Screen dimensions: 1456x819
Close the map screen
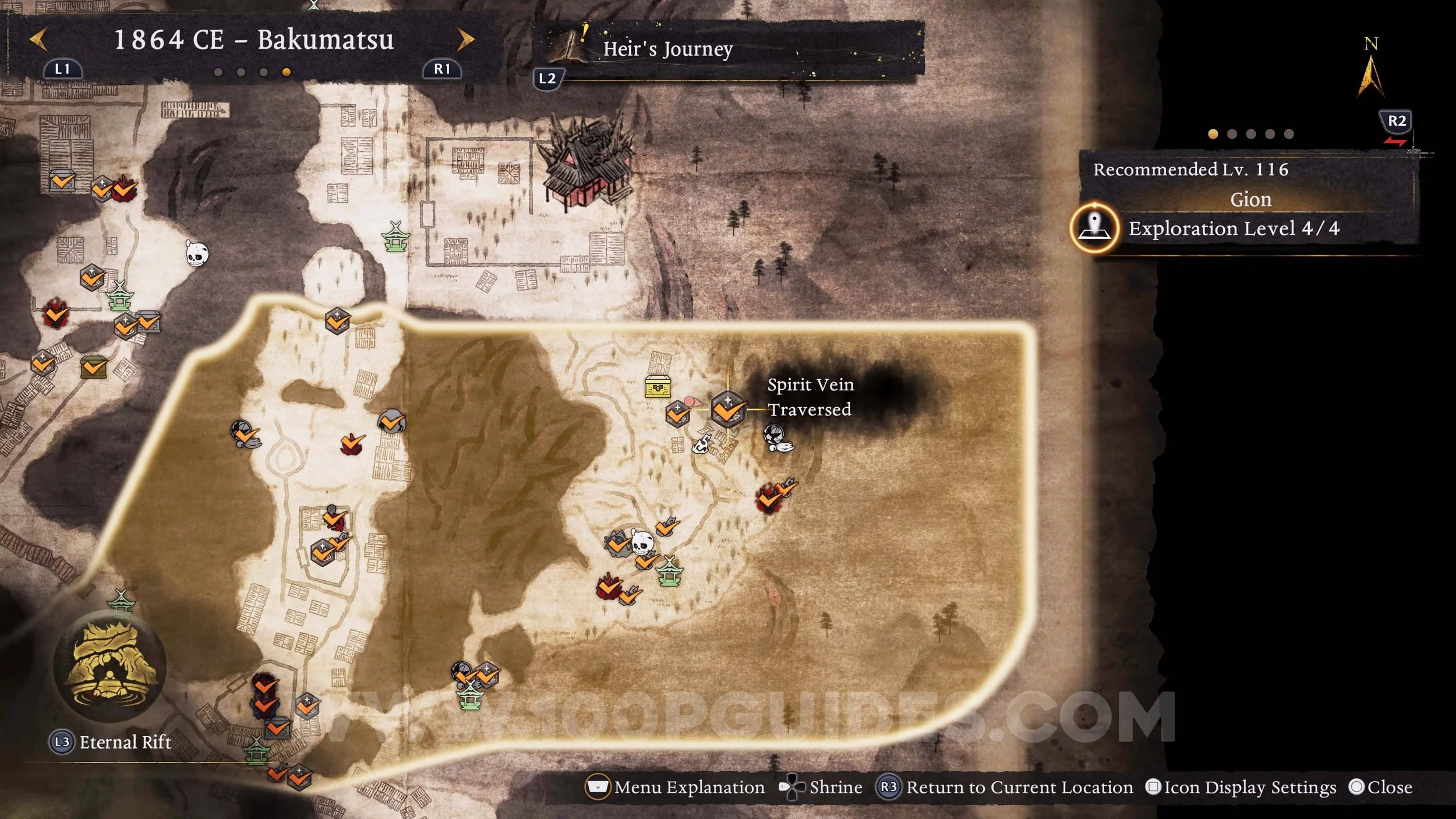tap(1381, 787)
